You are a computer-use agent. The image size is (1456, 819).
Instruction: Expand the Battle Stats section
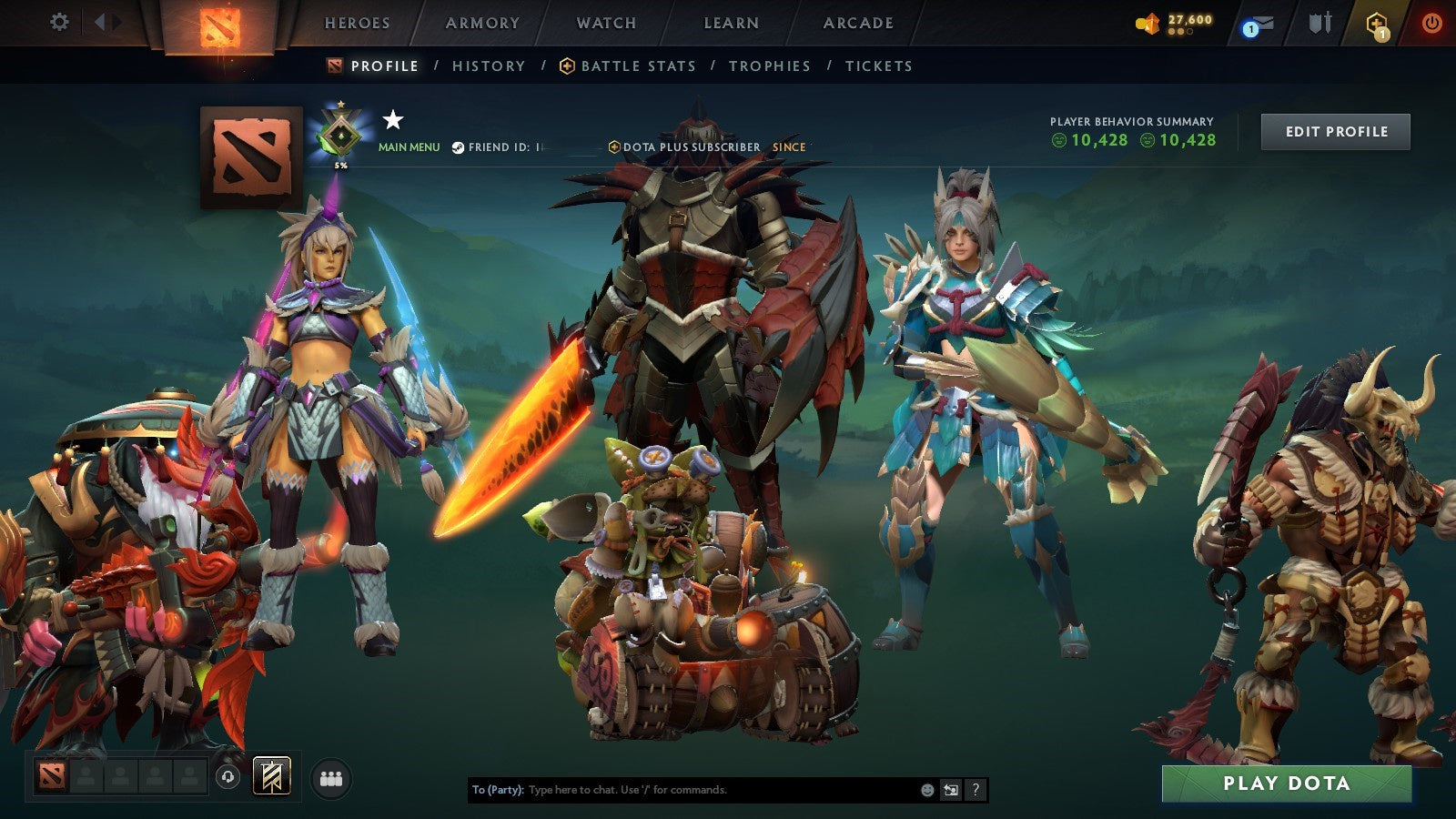(x=637, y=66)
